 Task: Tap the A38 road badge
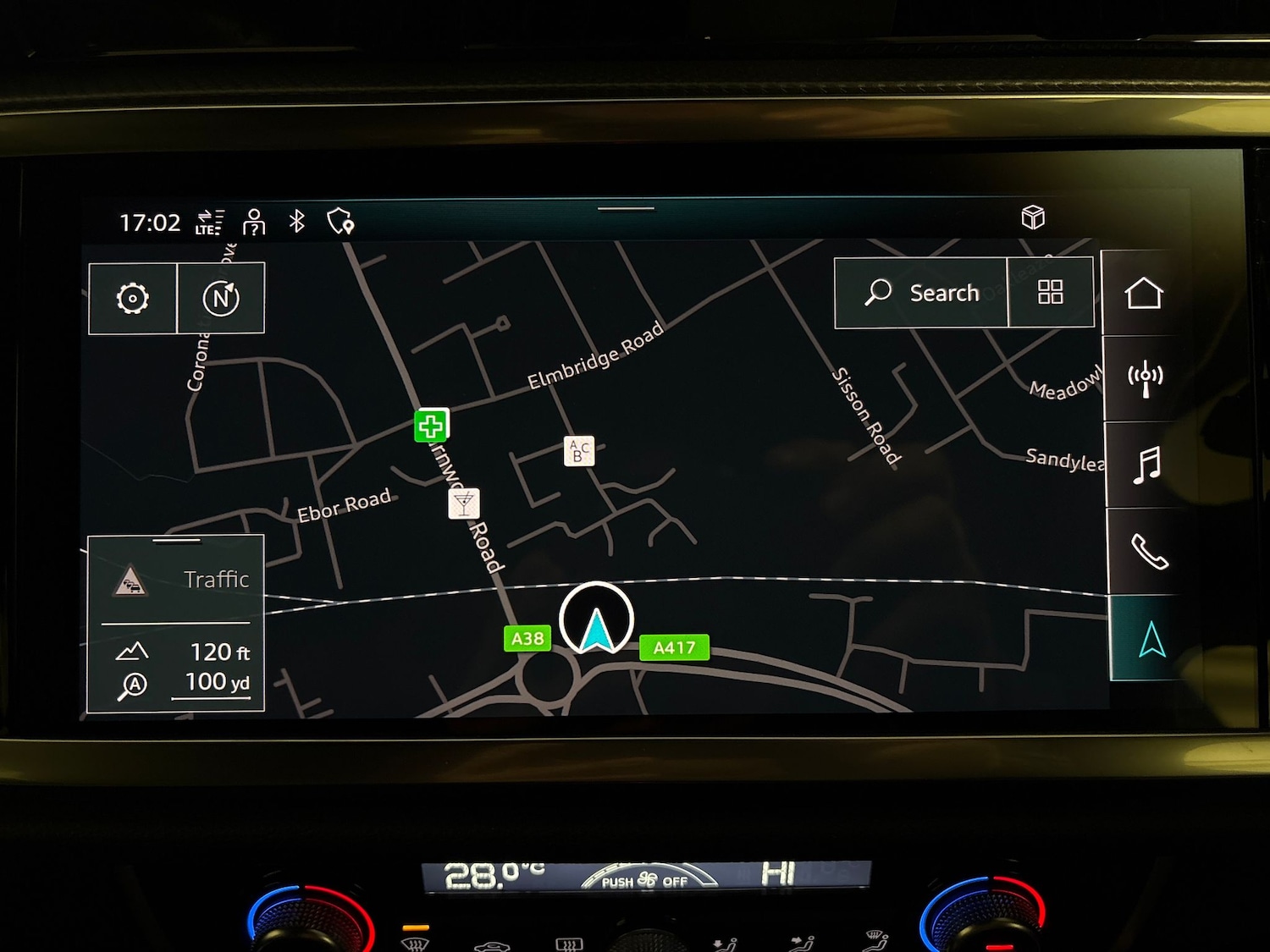(x=527, y=638)
